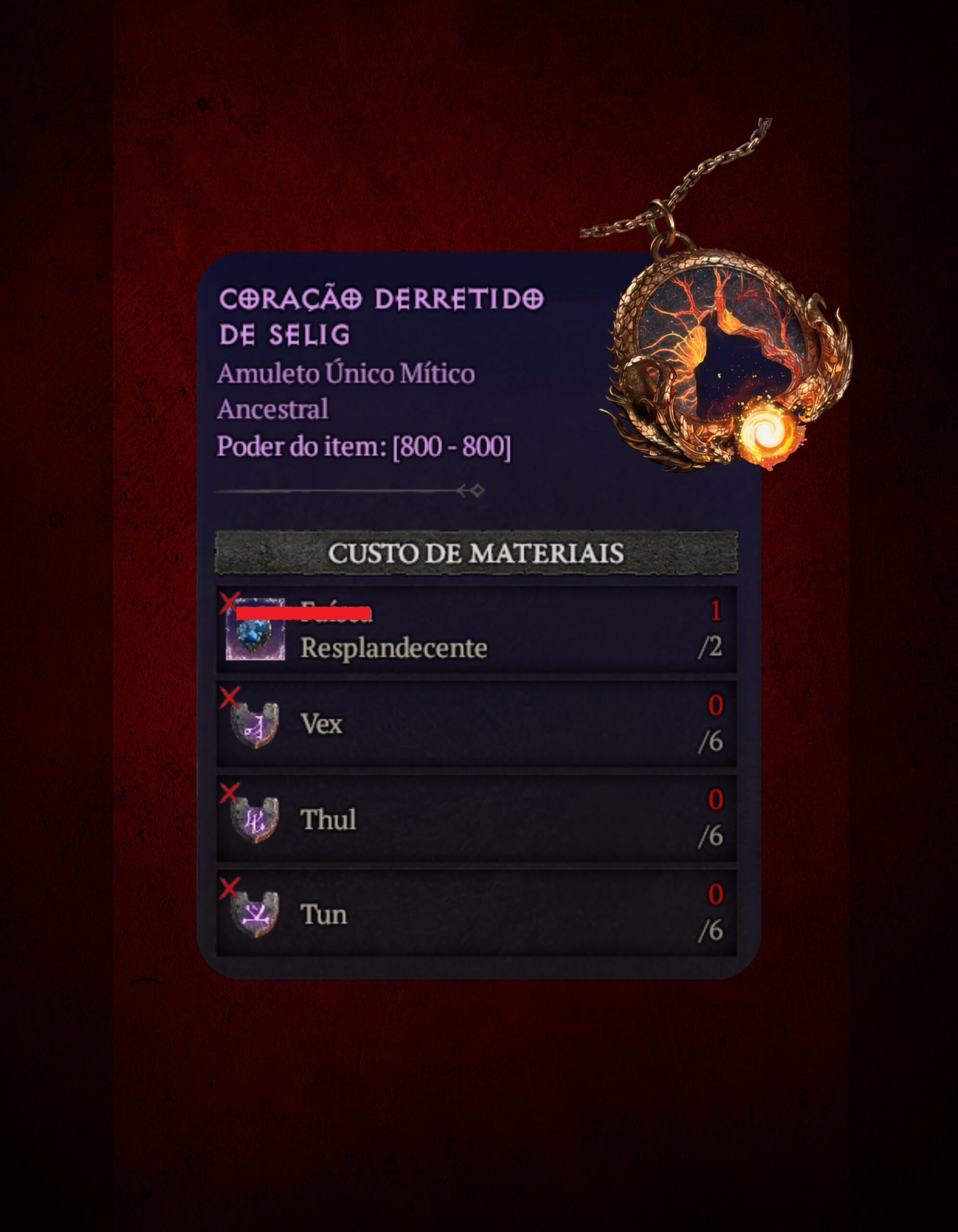Select the Thul rune material row
Screen dimensions: 958x1232
[476, 819]
